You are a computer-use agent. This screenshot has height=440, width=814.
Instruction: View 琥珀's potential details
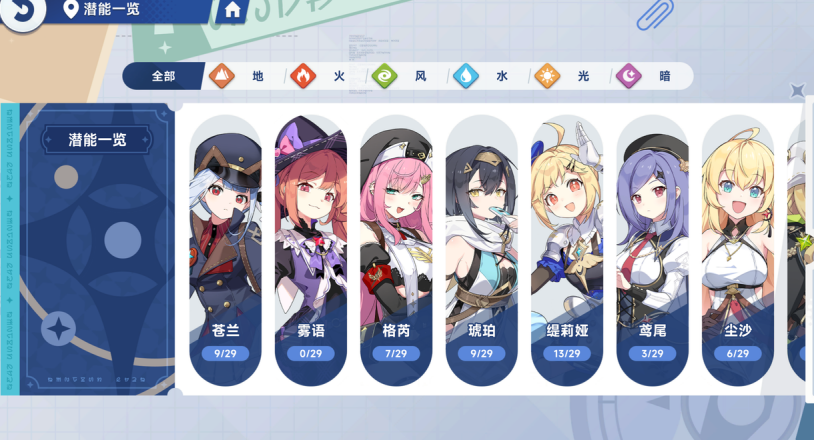pyautogui.click(x=482, y=250)
